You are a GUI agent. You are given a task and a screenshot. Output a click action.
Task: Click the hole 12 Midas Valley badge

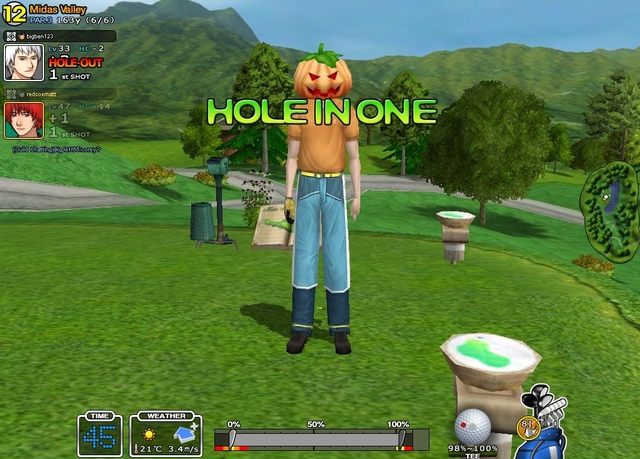pos(15,15)
